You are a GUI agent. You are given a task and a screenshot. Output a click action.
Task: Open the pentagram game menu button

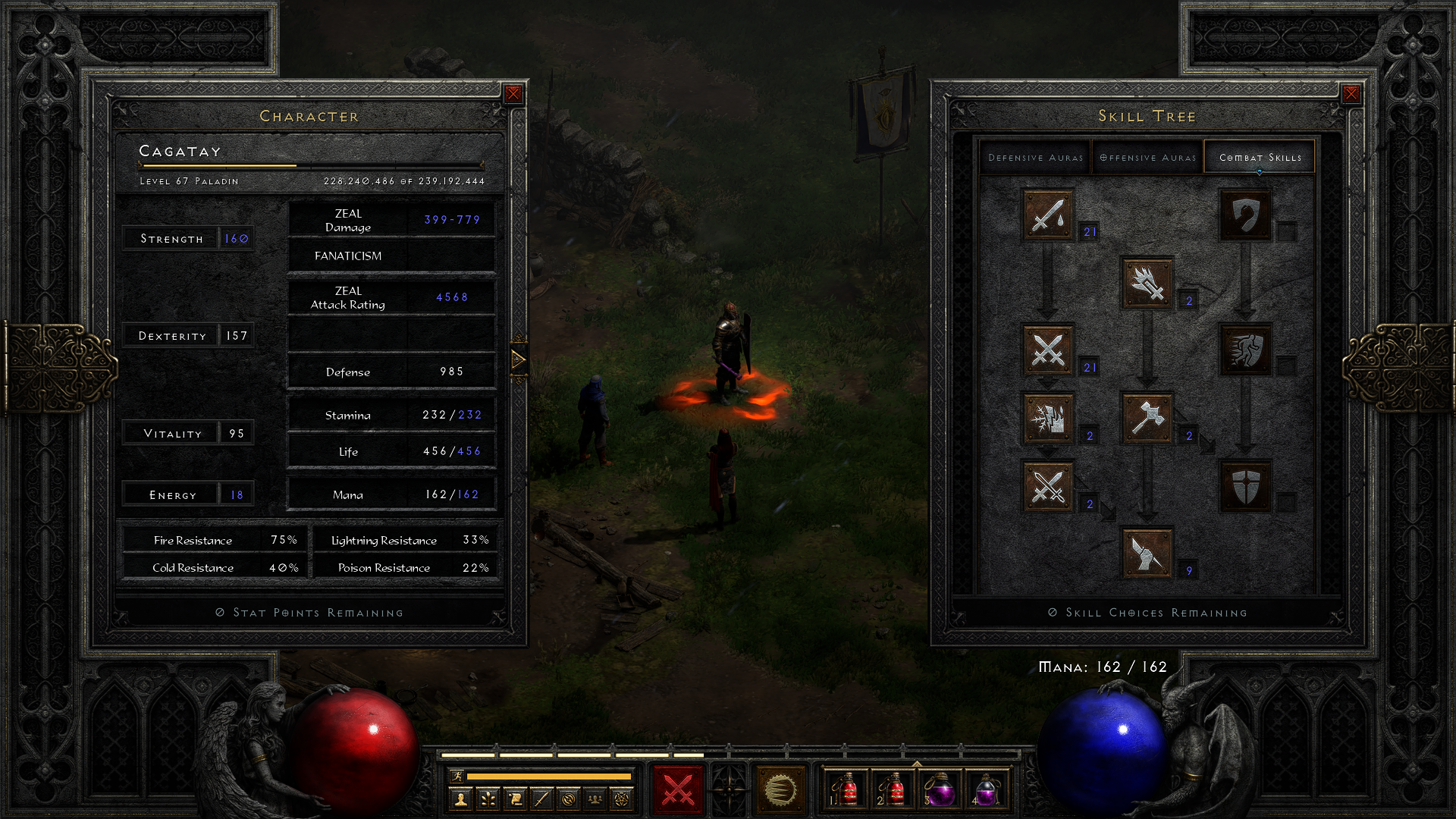[x=622, y=799]
